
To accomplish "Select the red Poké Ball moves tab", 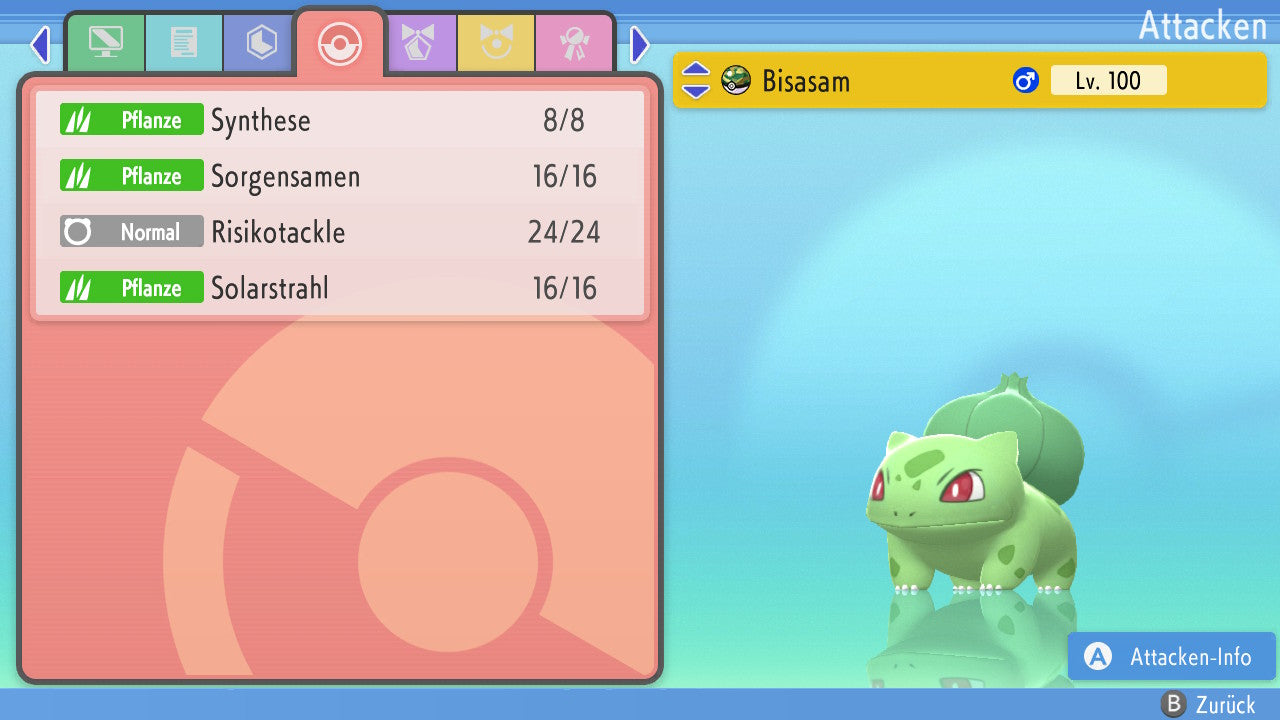I will [x=339, y=44].
